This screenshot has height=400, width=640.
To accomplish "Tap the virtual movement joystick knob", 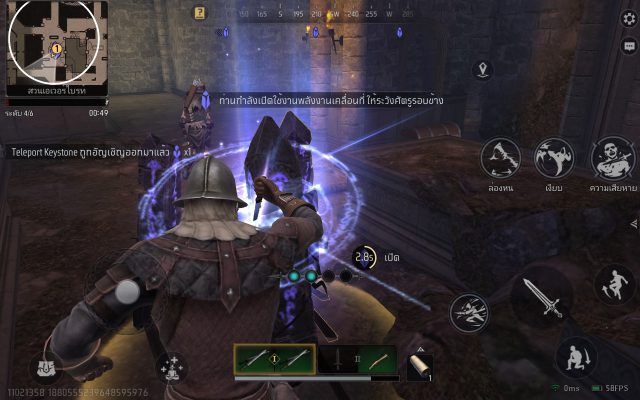I will coord(127,291).
